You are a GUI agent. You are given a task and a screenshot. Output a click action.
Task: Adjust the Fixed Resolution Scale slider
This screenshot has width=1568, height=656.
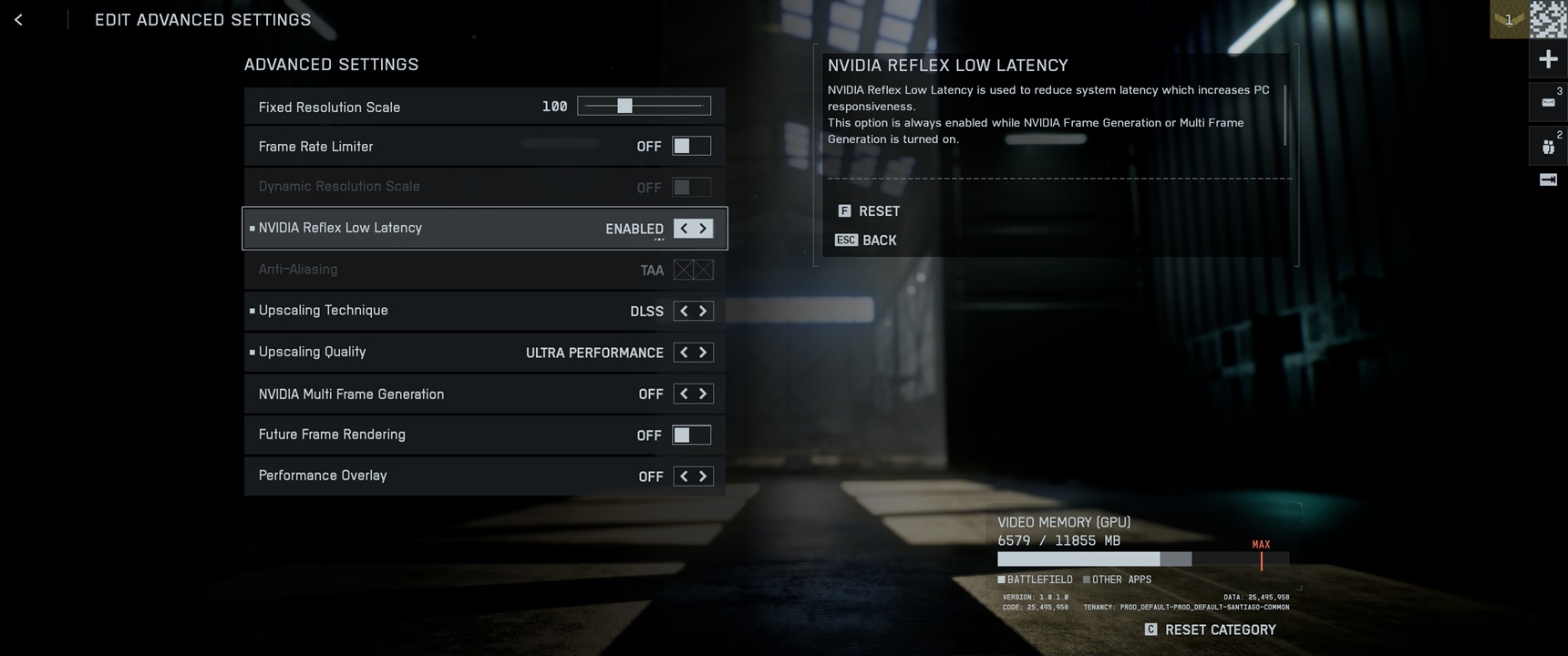pyautogui.click(x=624, y=107)
